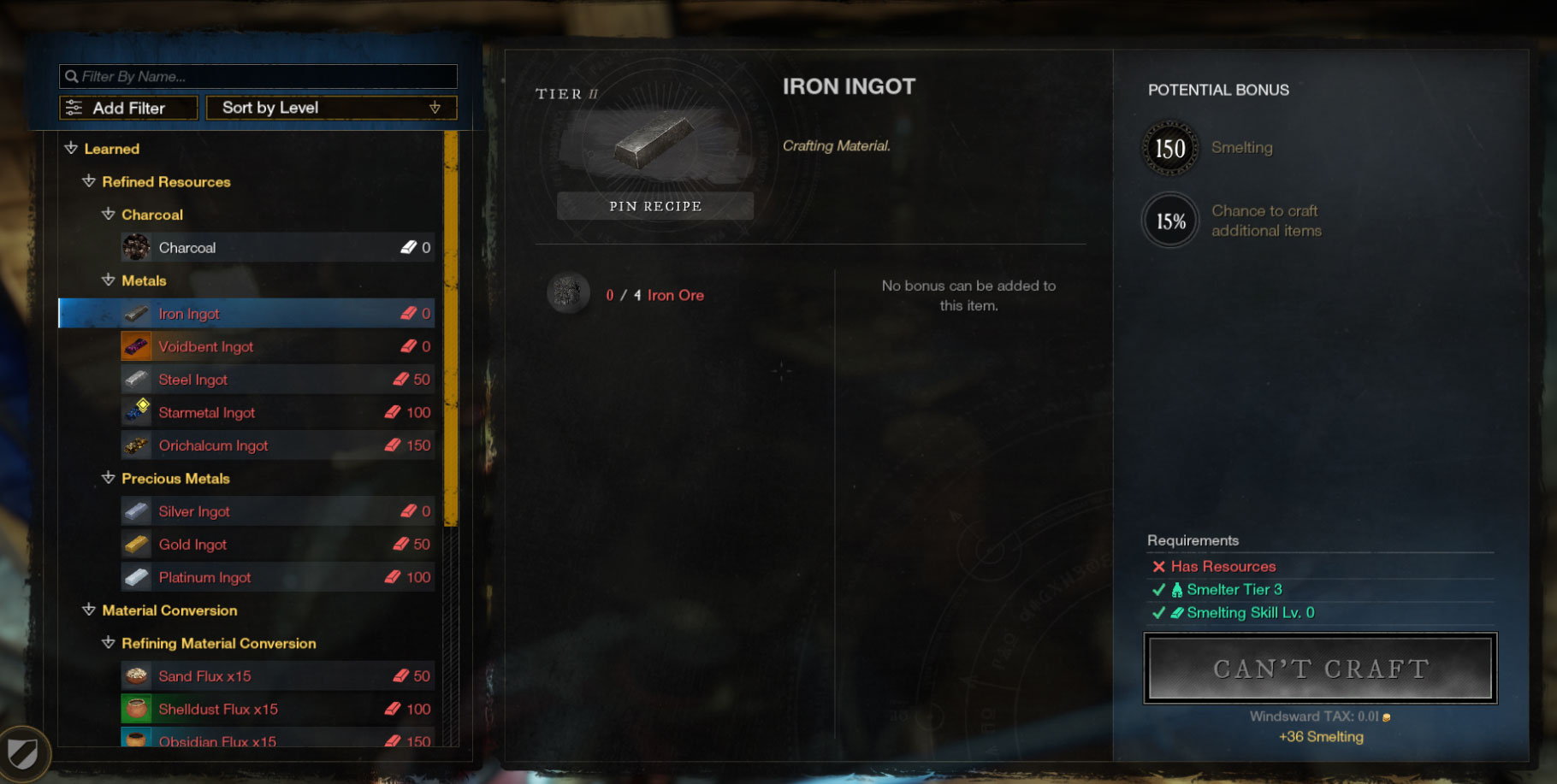The height and width of the screenshot is (784, 1557).
Task: Collapse the Precious Metals subcategory
Action: click(109, 479)
